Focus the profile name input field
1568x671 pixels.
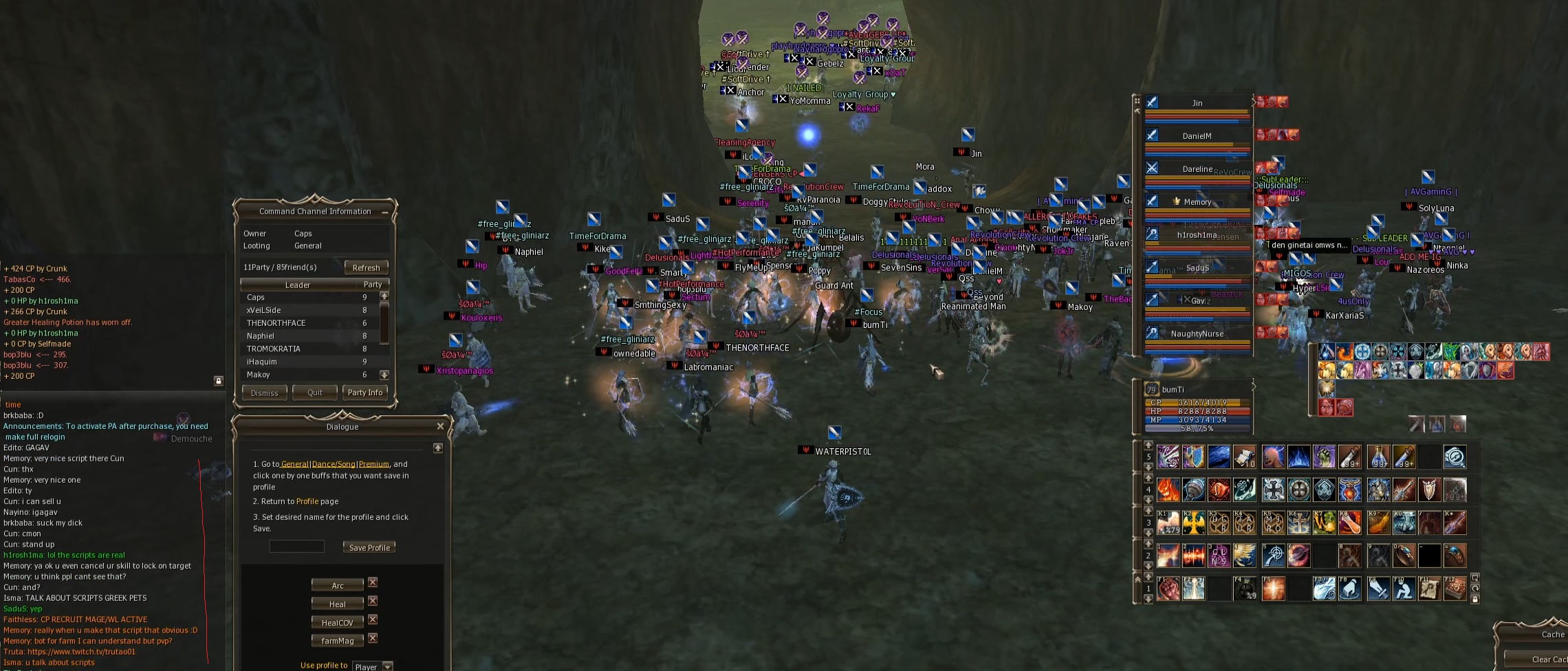pos(296,547)
